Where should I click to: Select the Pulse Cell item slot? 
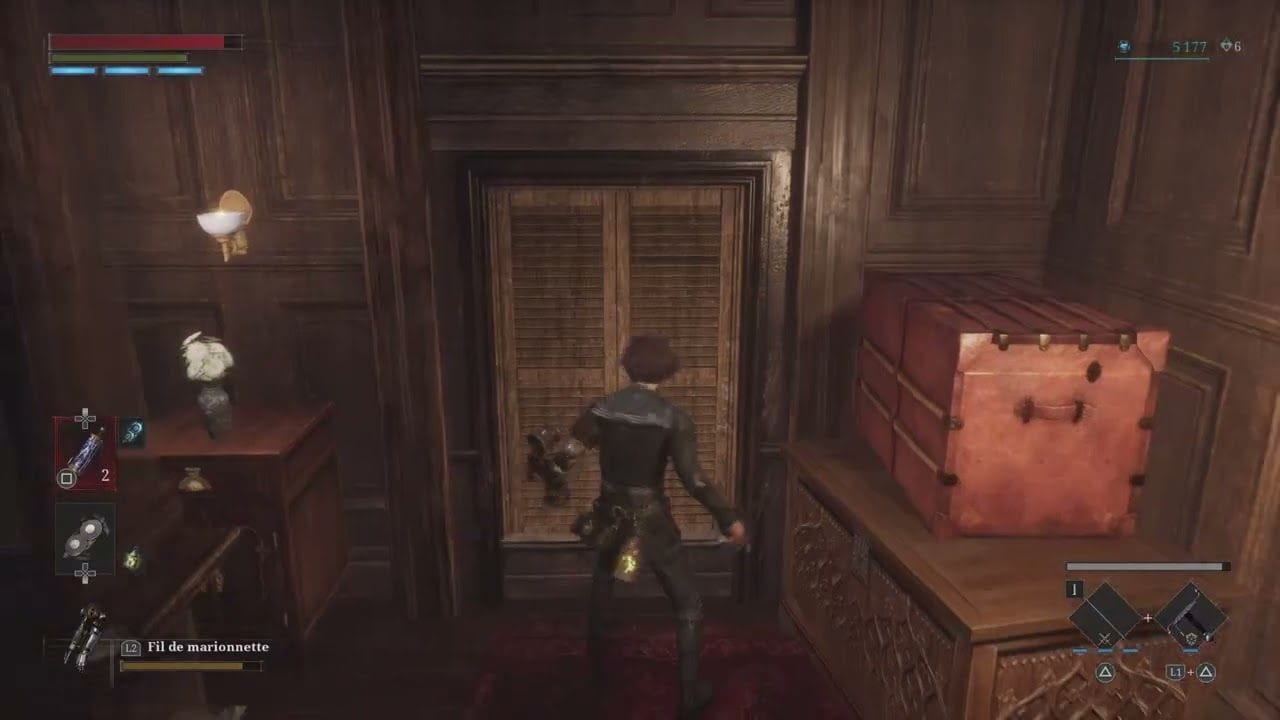85,453
